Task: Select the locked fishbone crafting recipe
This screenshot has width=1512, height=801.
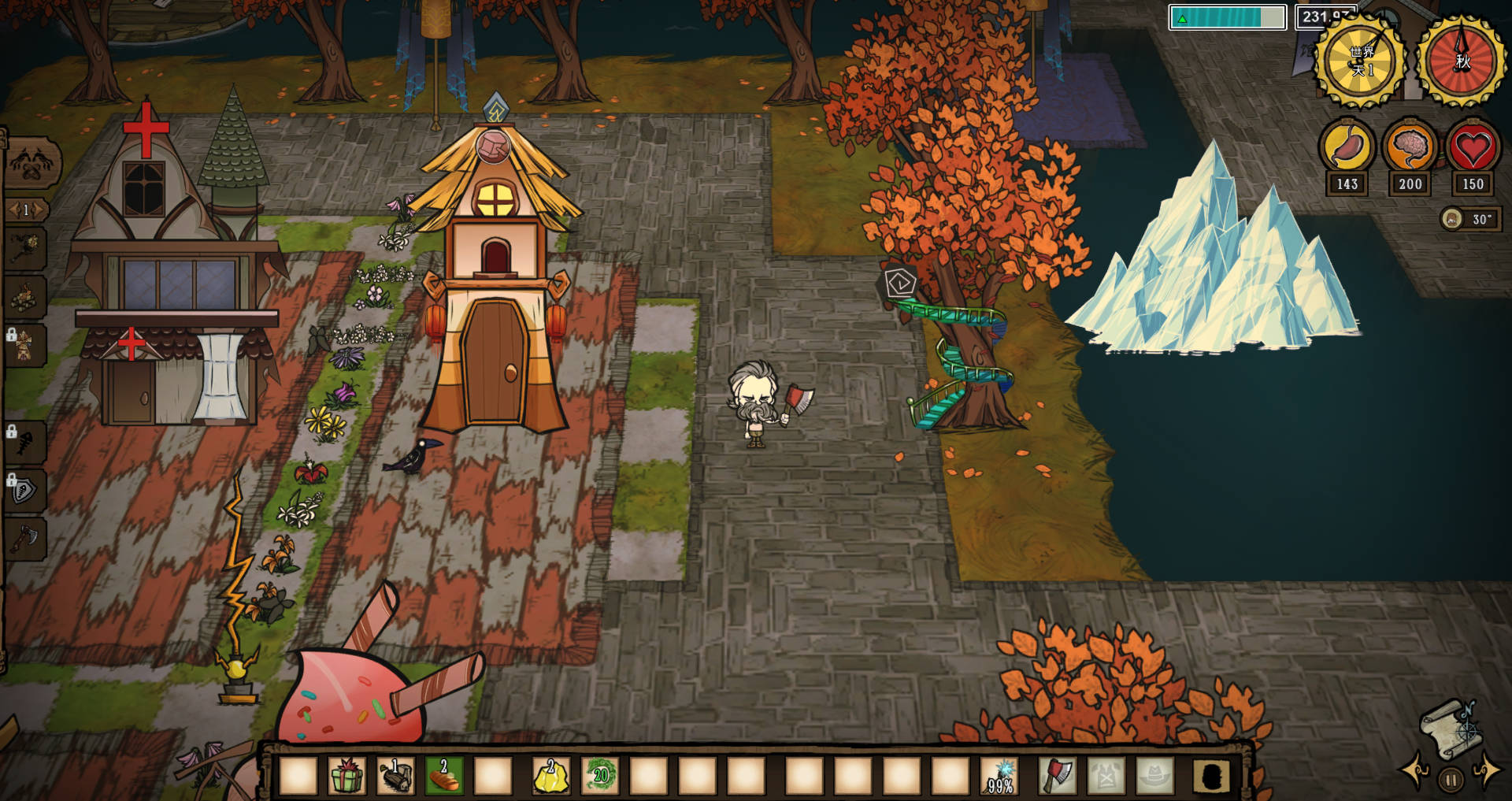Action: (x=25, y=443)
